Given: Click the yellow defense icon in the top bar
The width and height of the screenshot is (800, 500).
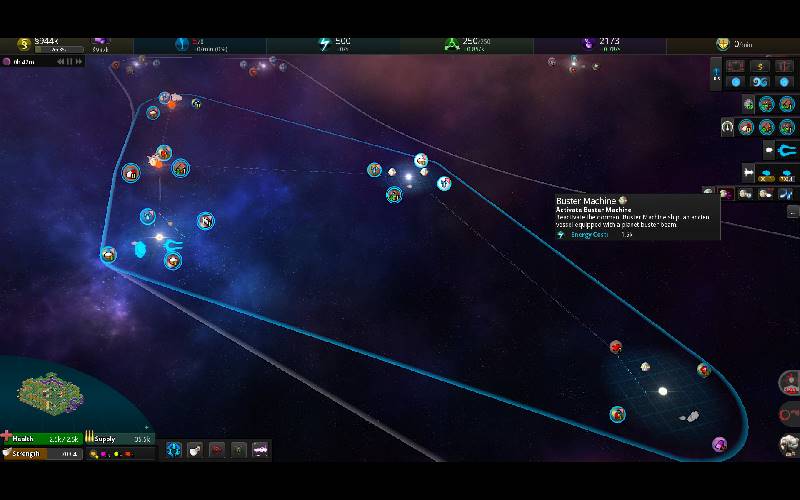Looking at the screenshot, I should (721, 44).
